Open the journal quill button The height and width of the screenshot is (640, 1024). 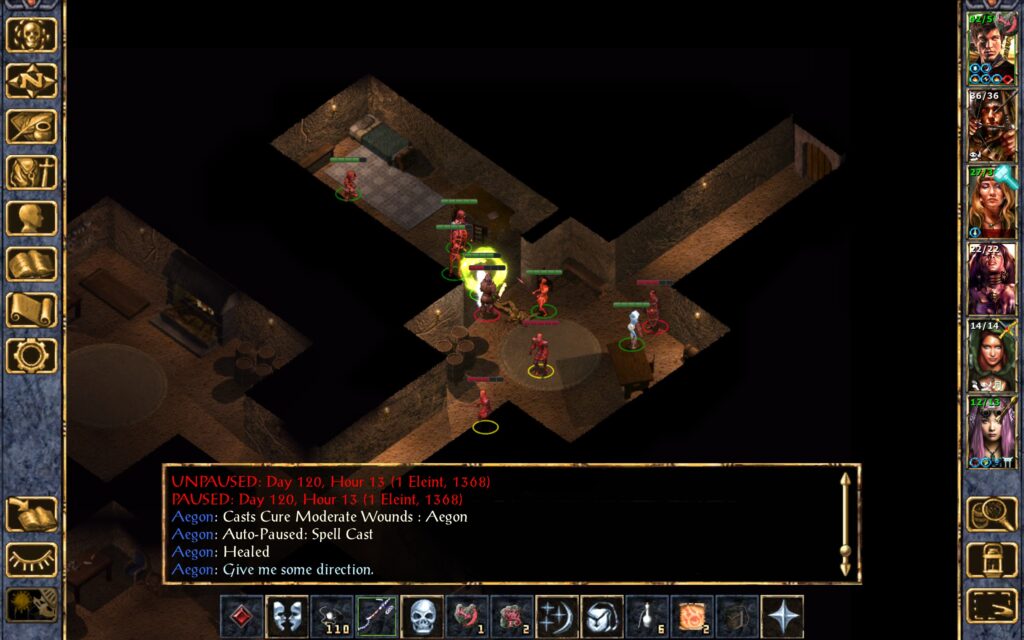pos(31,127)
